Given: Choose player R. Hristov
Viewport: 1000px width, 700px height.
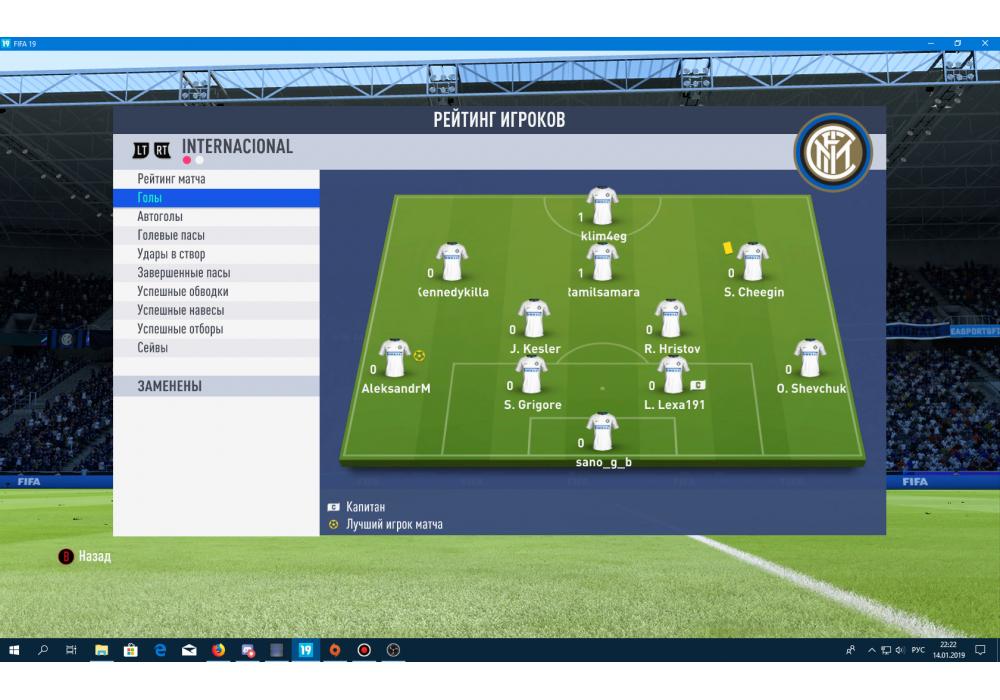Looking at the screenshot, I should point(670,319).
